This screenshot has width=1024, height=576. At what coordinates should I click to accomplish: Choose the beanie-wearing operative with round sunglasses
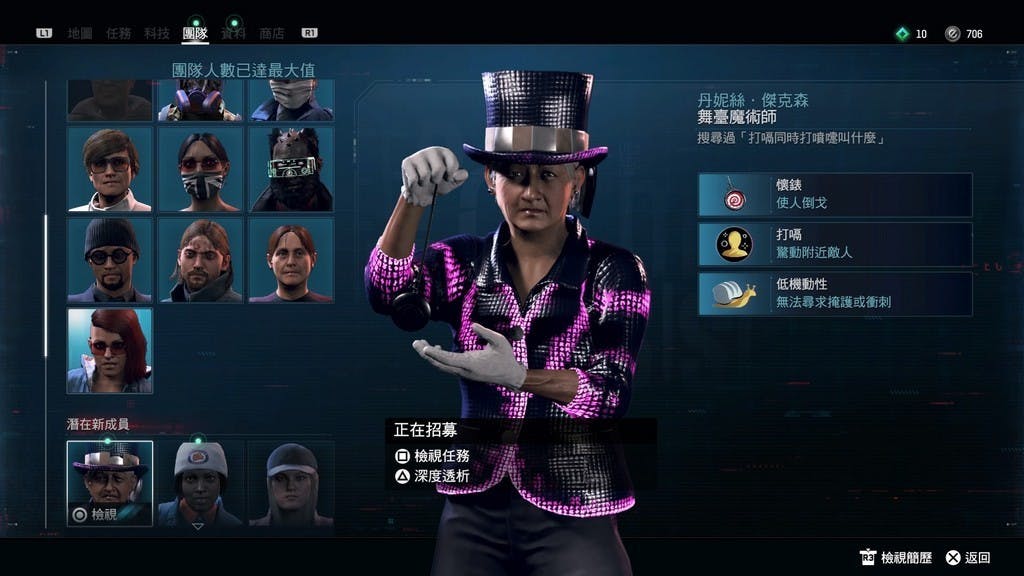tap(110, 259)
